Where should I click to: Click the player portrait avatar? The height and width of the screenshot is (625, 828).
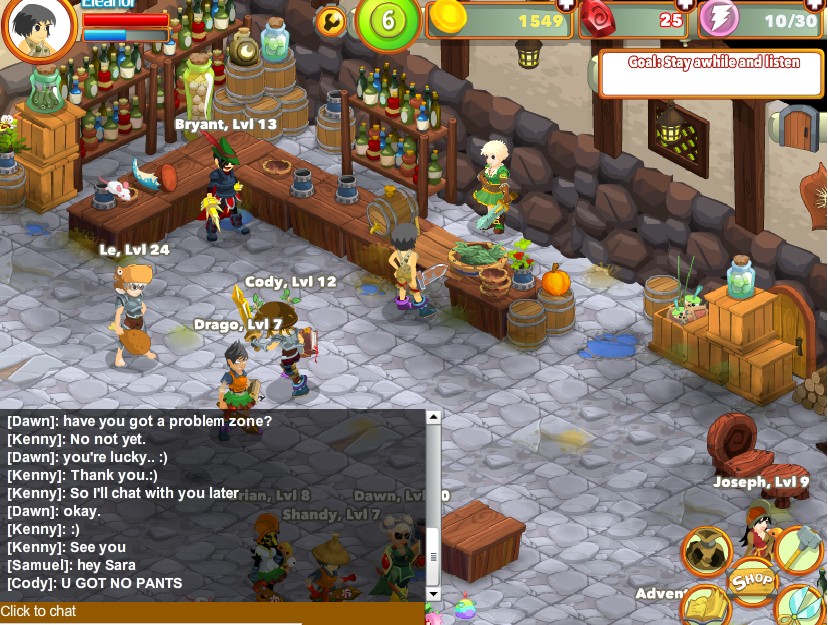click(39, 32)
